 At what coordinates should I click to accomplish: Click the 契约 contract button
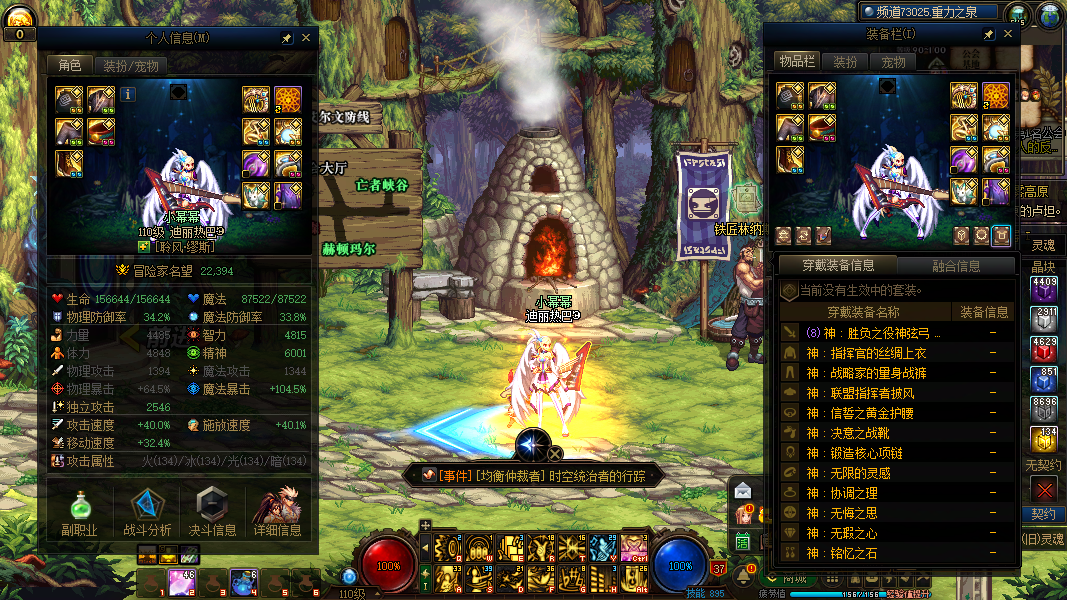1043,515
